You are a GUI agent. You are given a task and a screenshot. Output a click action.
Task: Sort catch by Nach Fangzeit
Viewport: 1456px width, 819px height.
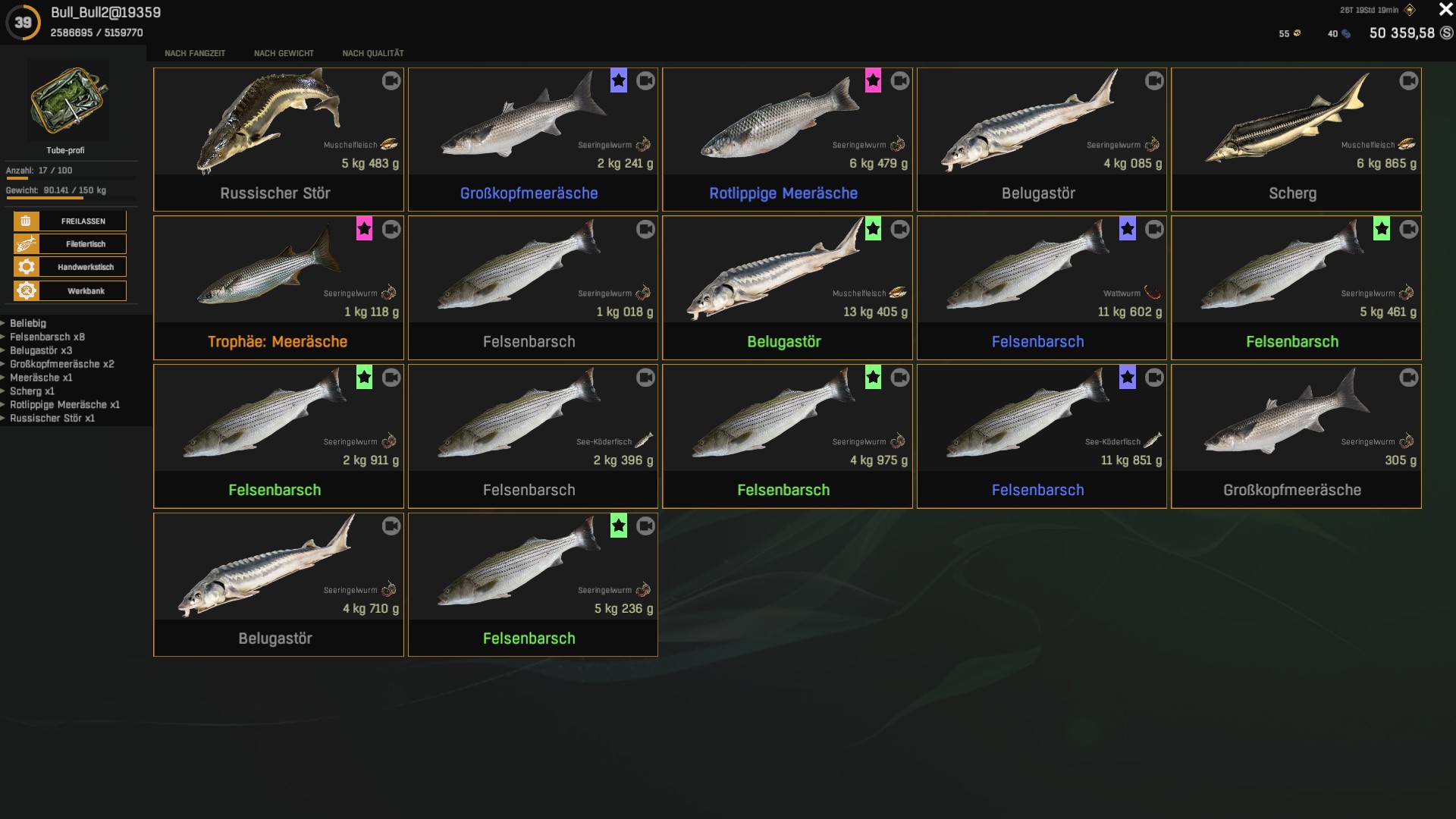click(x=195, y=53)
